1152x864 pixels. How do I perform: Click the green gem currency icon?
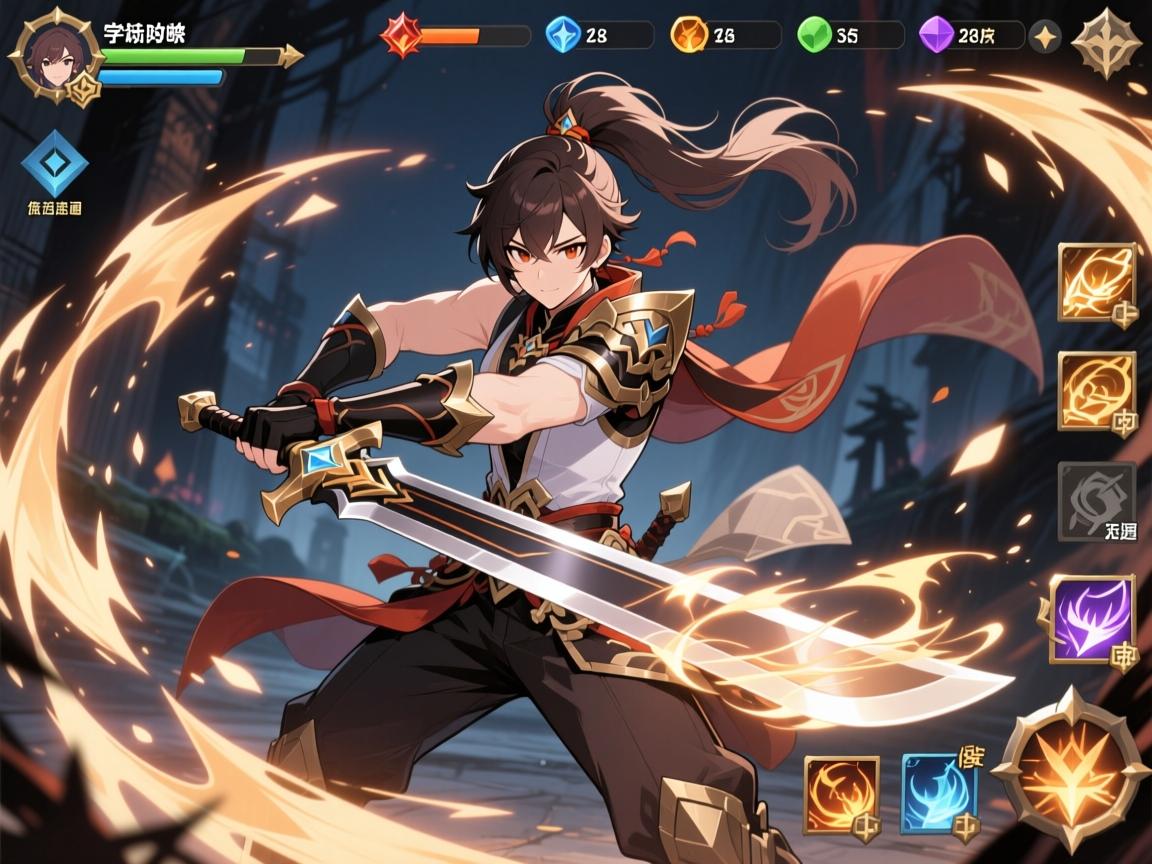coord(813,35)
